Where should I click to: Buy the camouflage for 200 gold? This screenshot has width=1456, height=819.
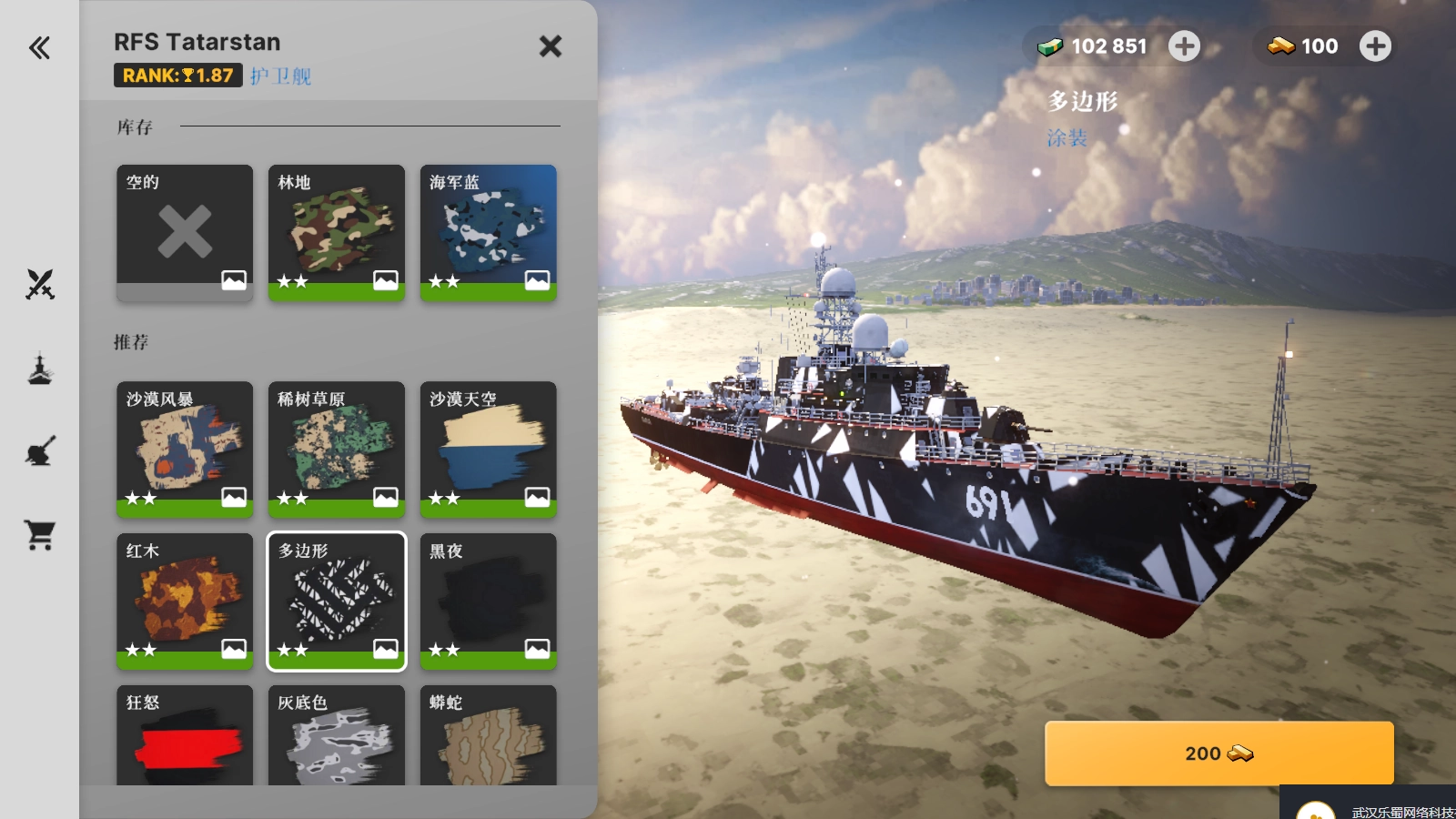[1218, 753]
